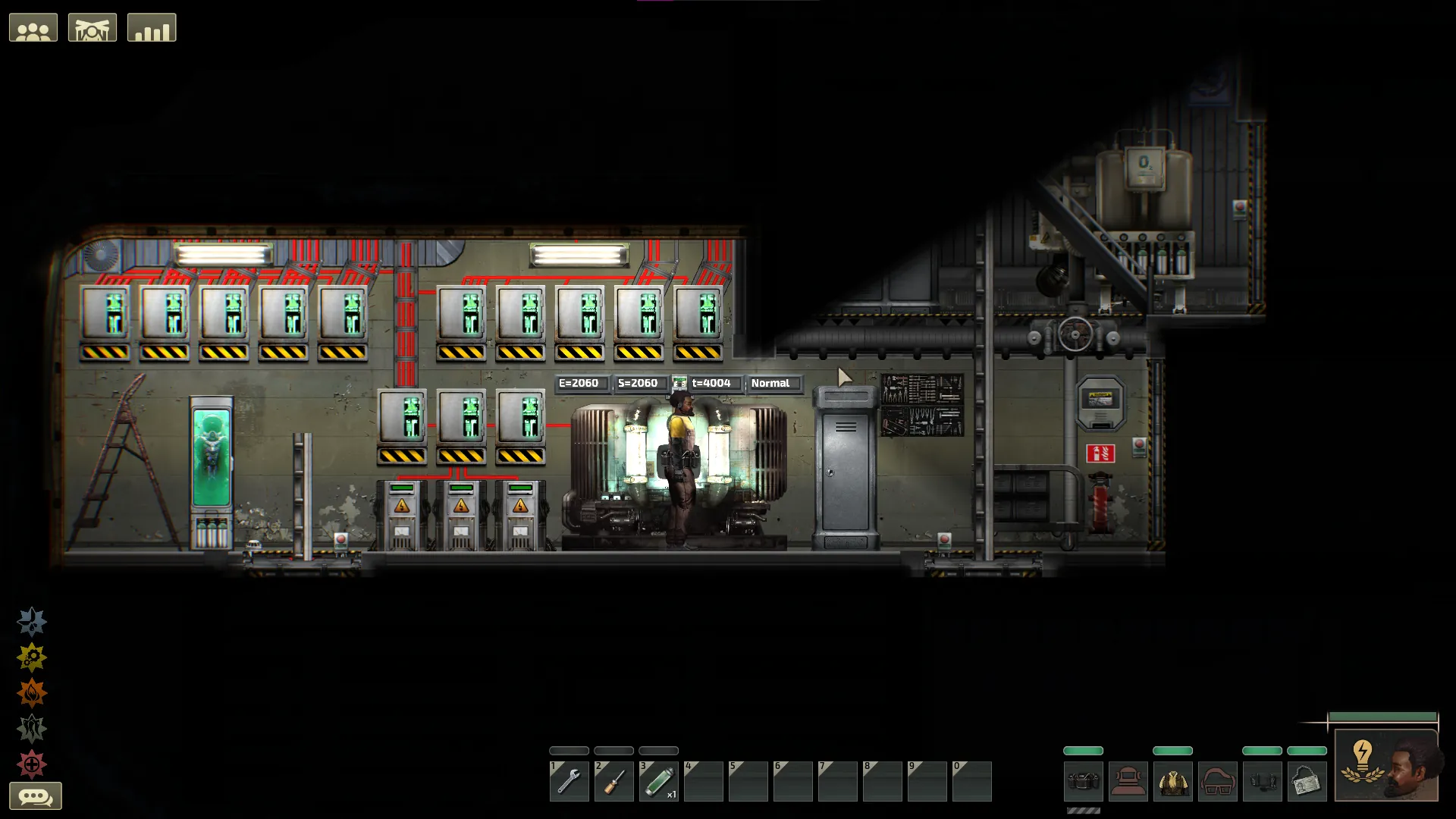The height and width of the screenshot is (819, 1456).
Task: Show the bar chart statistics panel
Action: tap(152, 28)
